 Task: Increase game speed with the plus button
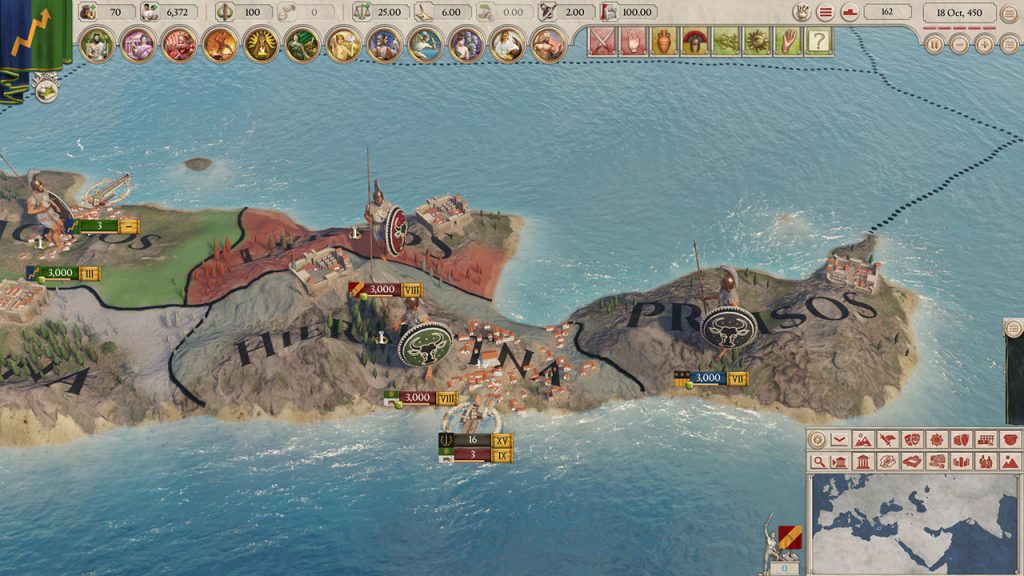point(984,44)
